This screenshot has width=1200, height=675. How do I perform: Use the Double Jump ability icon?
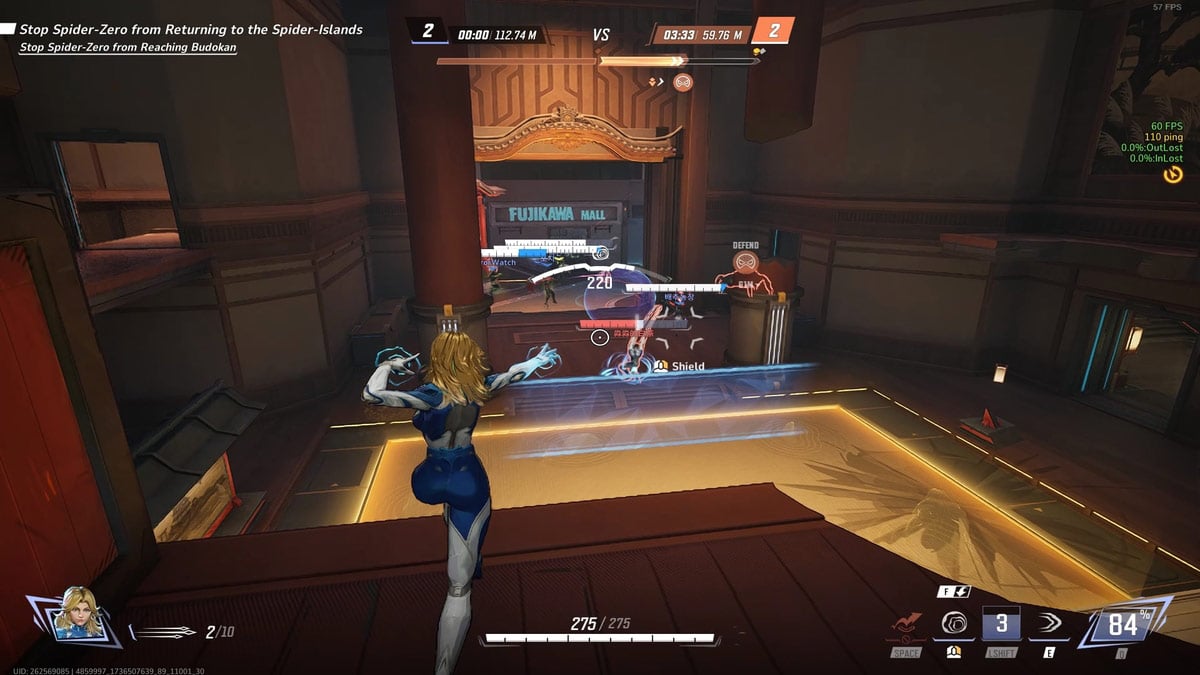904,626
